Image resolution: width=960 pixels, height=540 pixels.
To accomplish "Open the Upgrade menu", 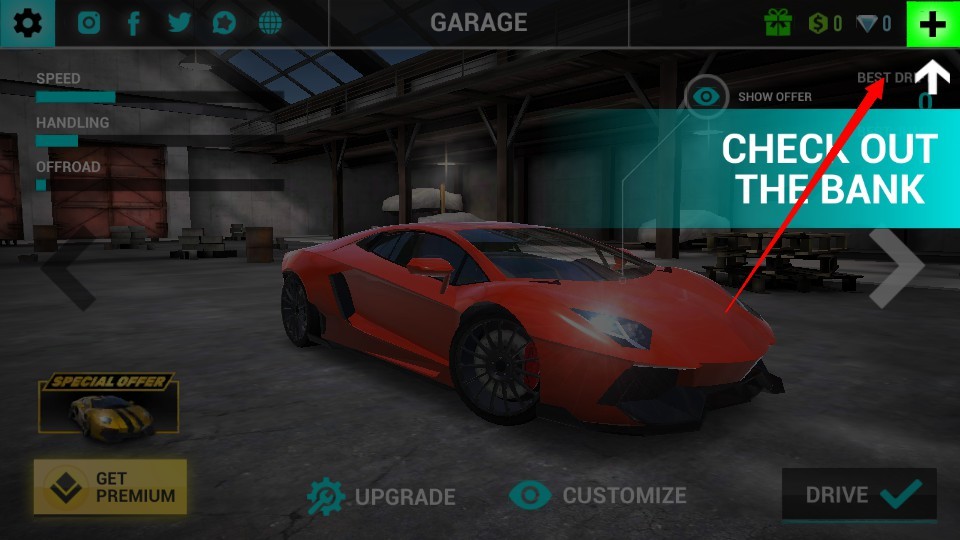I will coord(381,496).
